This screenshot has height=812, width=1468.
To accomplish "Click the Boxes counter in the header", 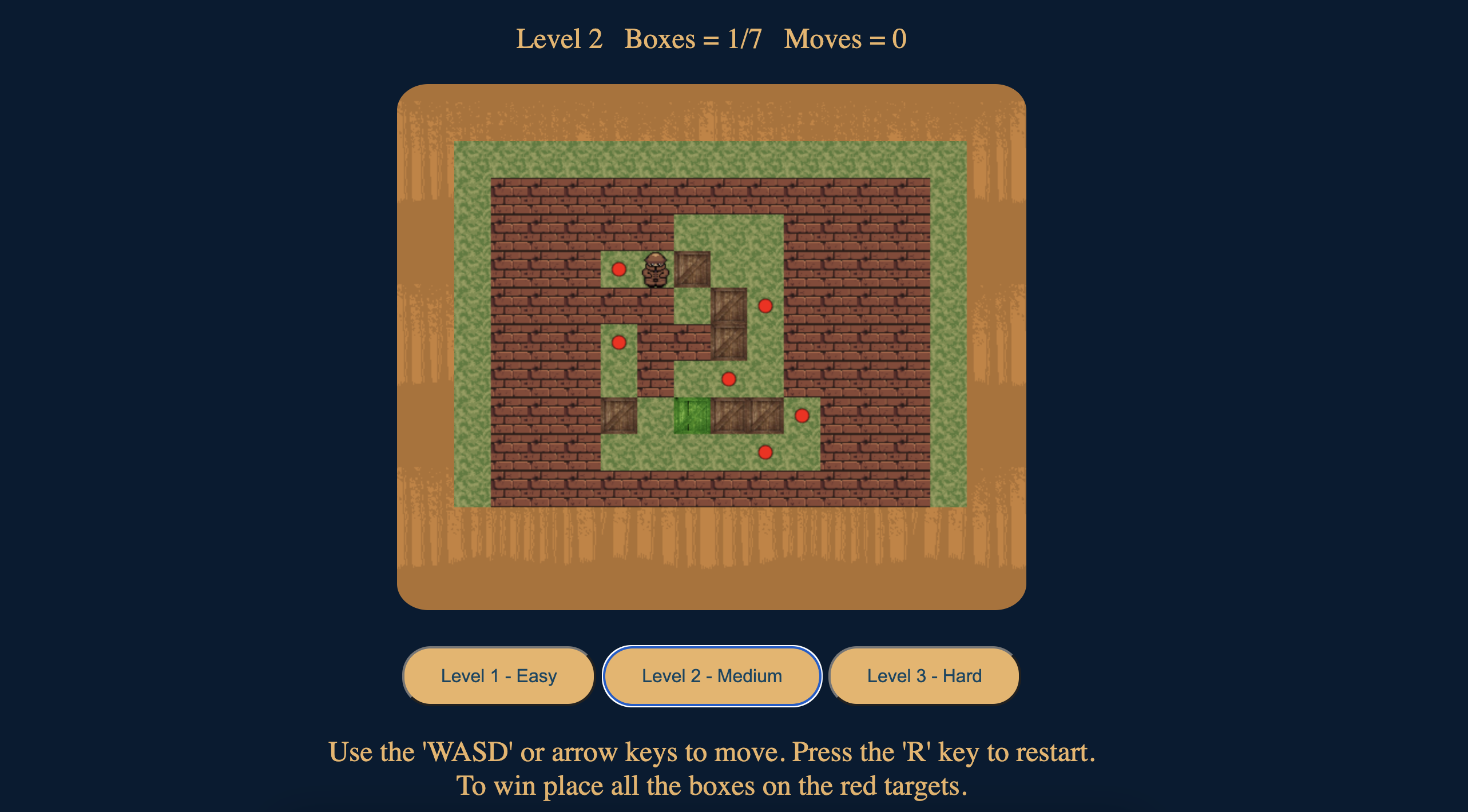I will [692, 38].
